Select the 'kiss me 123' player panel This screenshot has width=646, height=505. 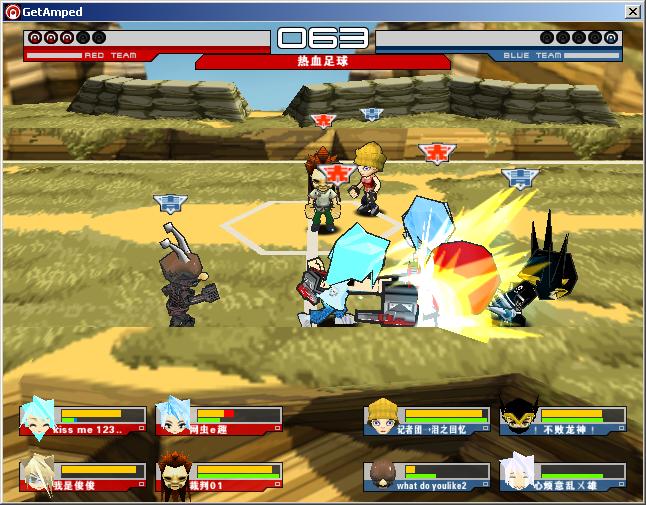[82, 419]
